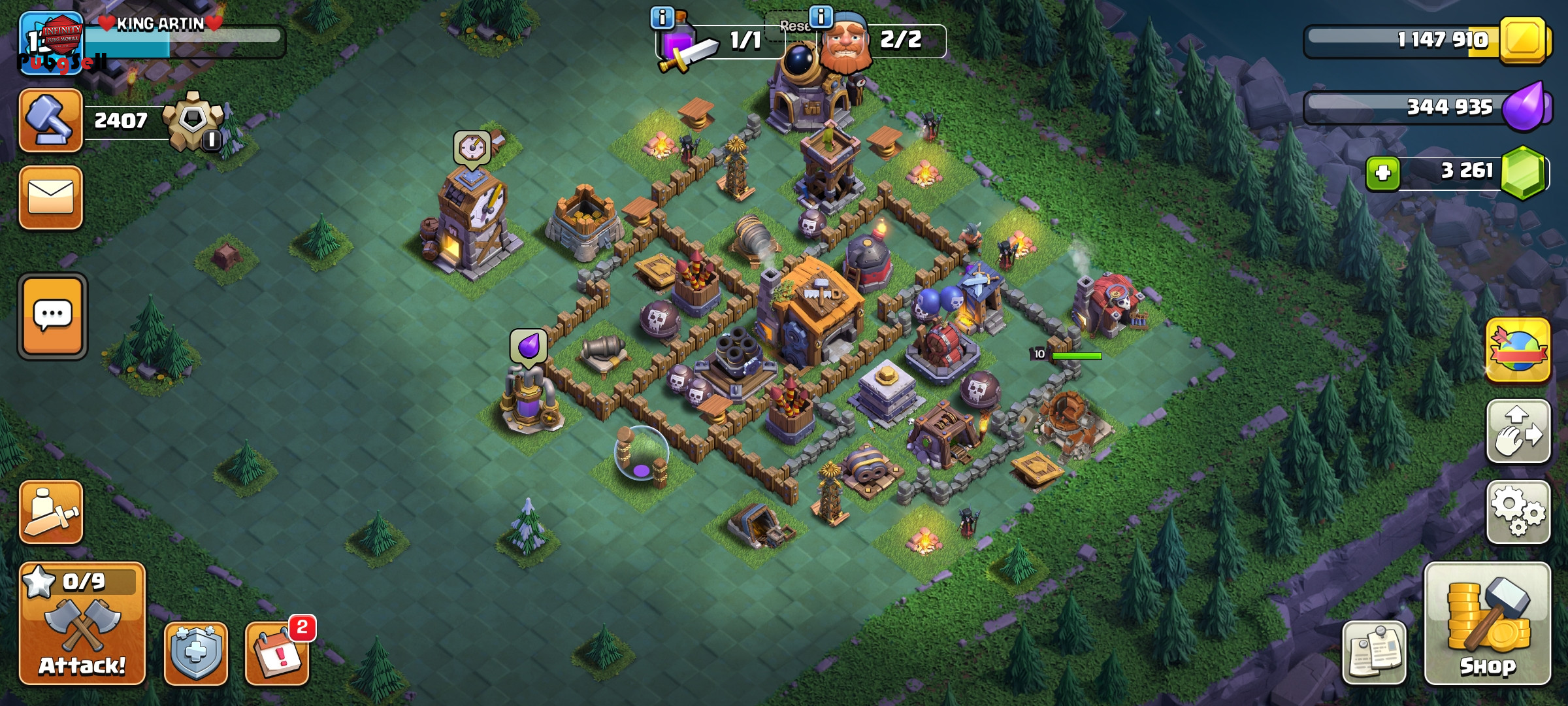Viewport: 1568px width, 706px height.
Task: Start a battle with the Attack! button
Action: tap(82, 623)
